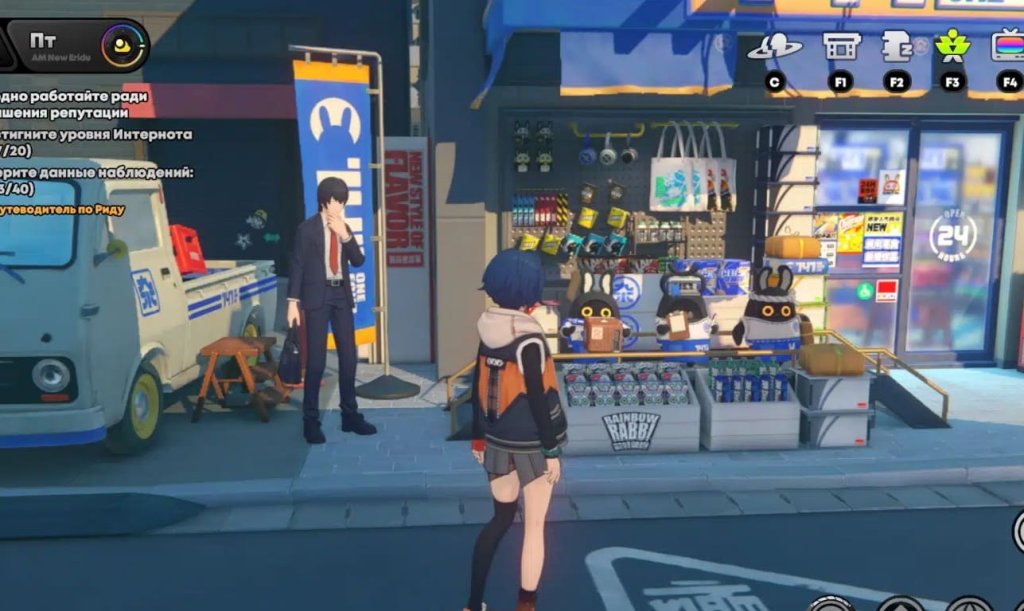Open the rainbow TV icon
Screen dimensions: 1024x611
pyautogui.click(x=1006, y=46)
